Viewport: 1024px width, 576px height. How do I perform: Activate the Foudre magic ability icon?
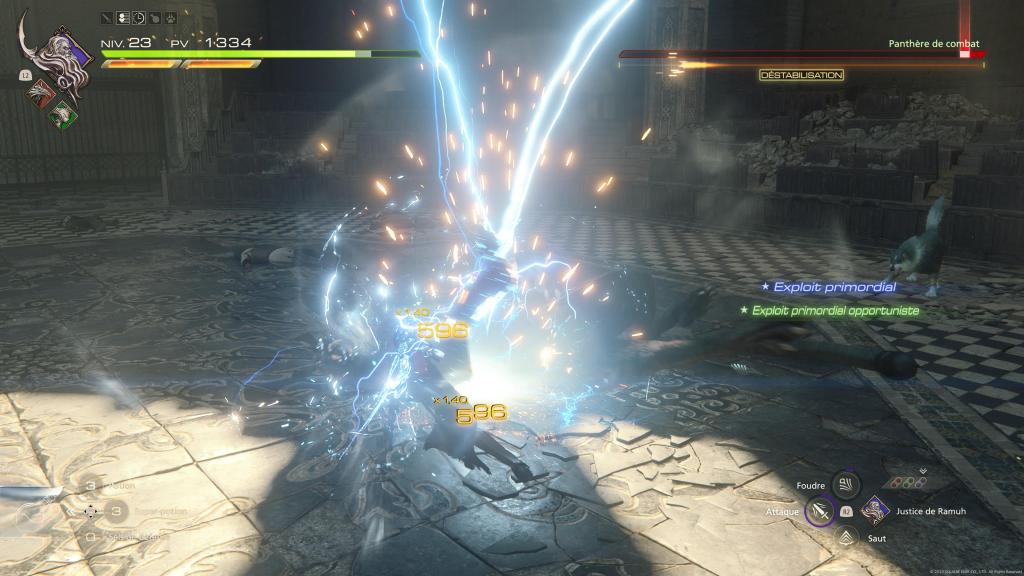845,487
